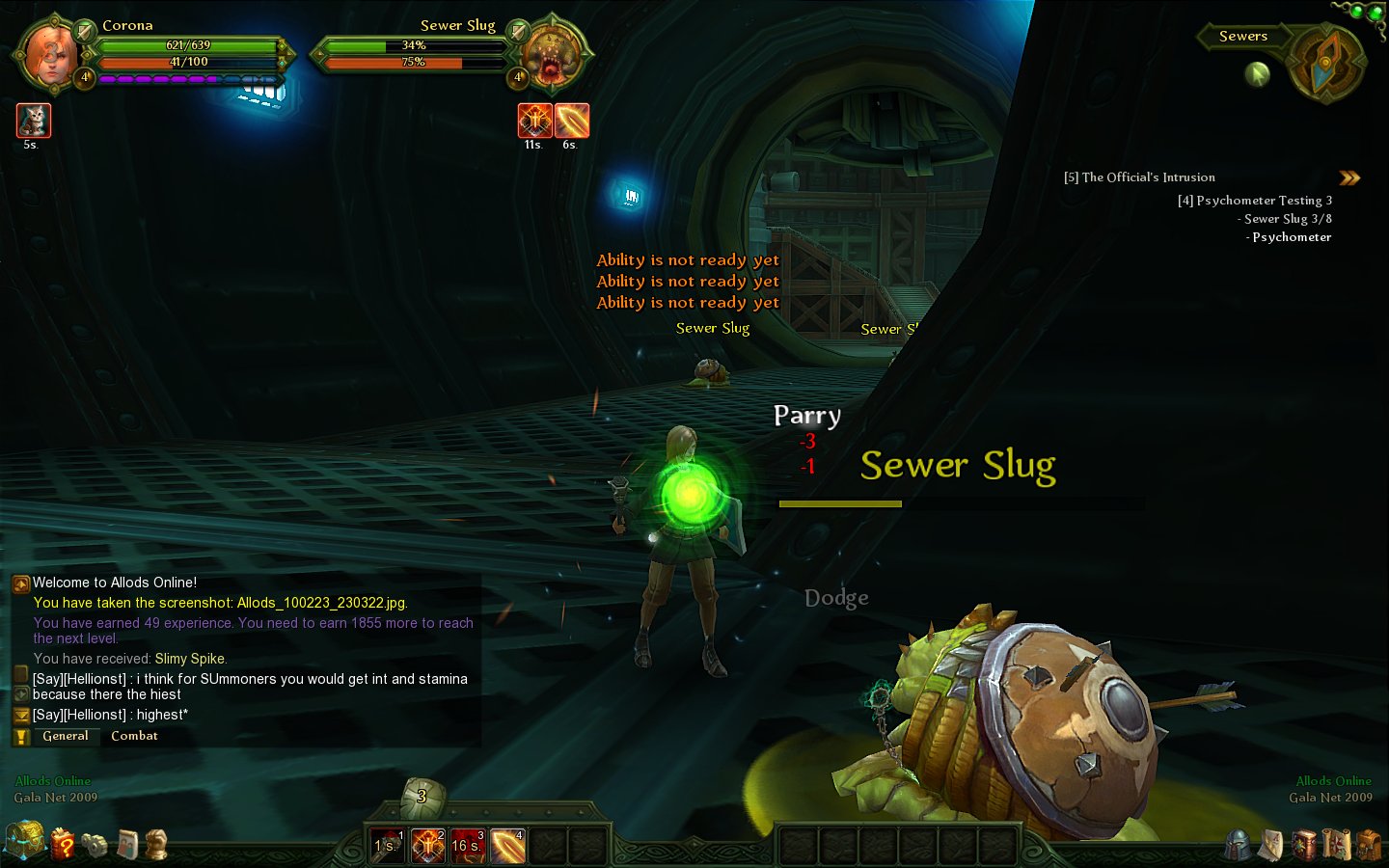Open the map scroll icon
This screenshot has height=868, width=1389.
(1337, 845)
